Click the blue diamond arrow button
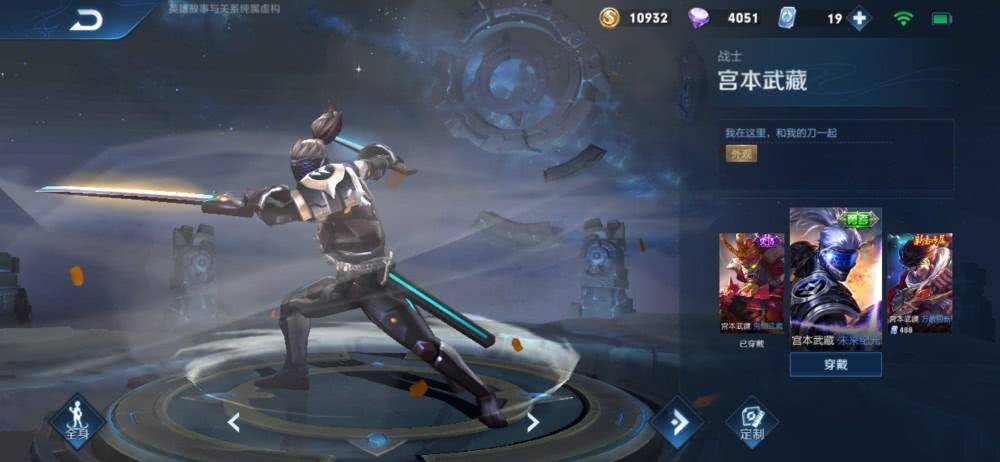The height and width of the screenshot is (462, 1000). click(x=677, y=422)
